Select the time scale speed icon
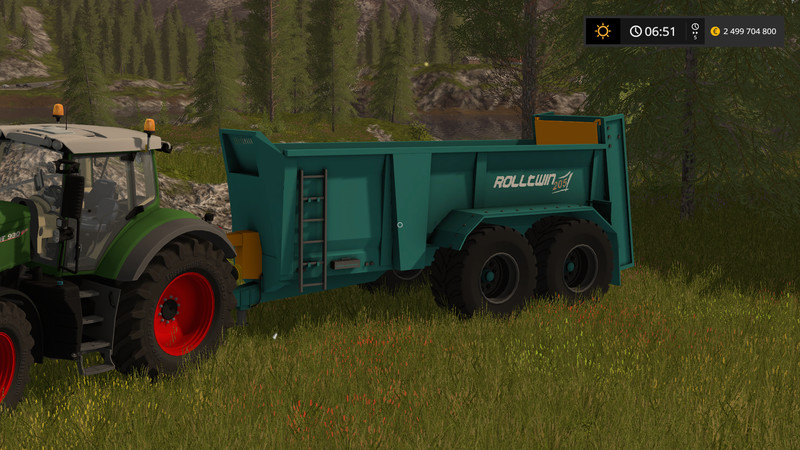This screenshot has width=800, height=450. pyautogui.click(x=694, y=31)
